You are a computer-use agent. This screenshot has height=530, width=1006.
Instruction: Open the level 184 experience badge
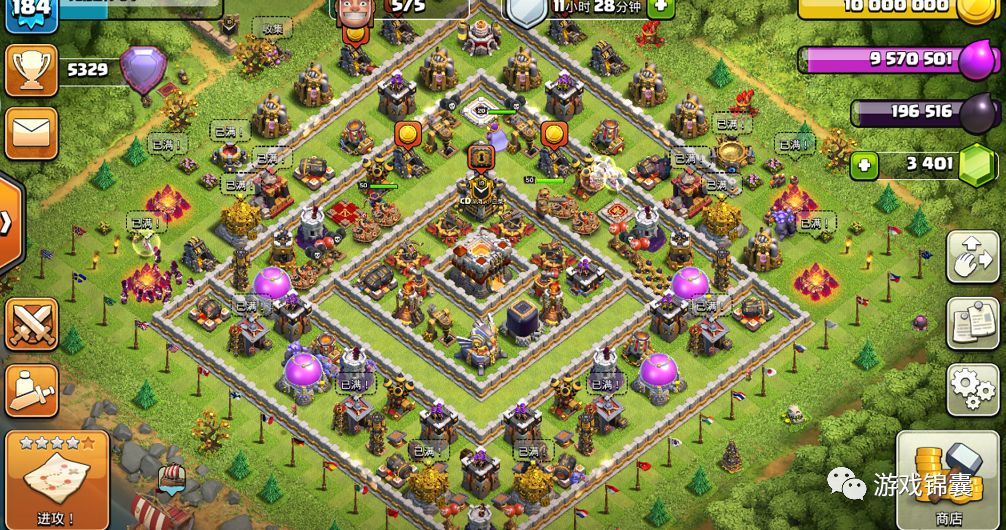29,11
